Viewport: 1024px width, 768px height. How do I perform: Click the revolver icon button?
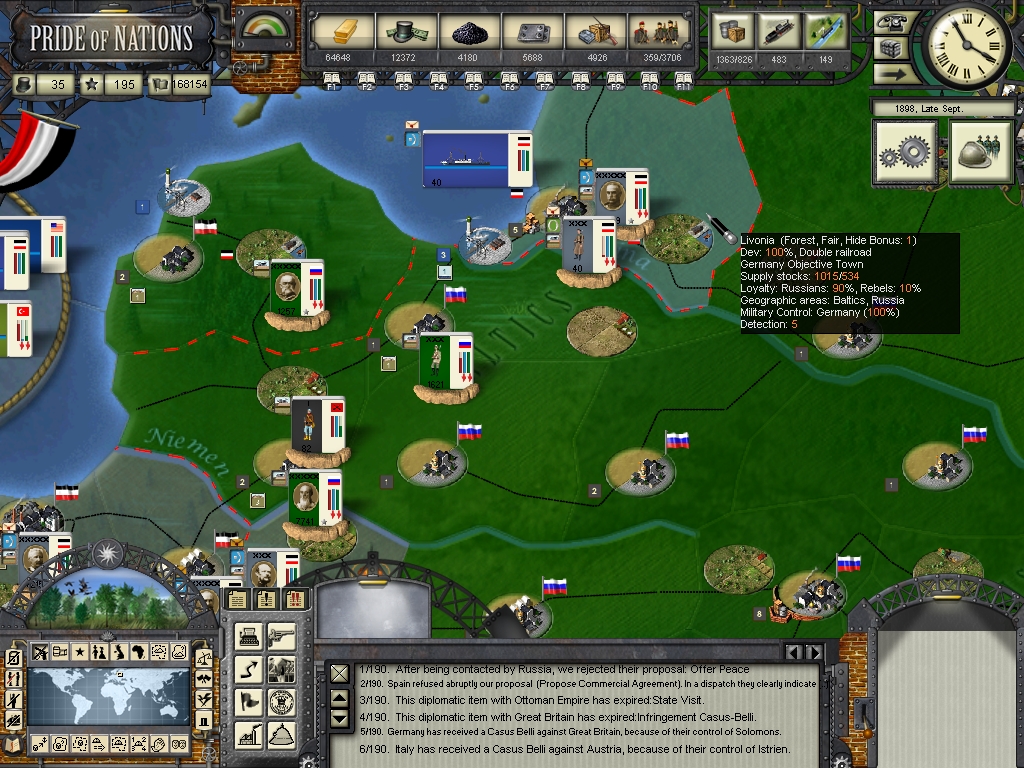pyautogui.click(x=282, y=635)
